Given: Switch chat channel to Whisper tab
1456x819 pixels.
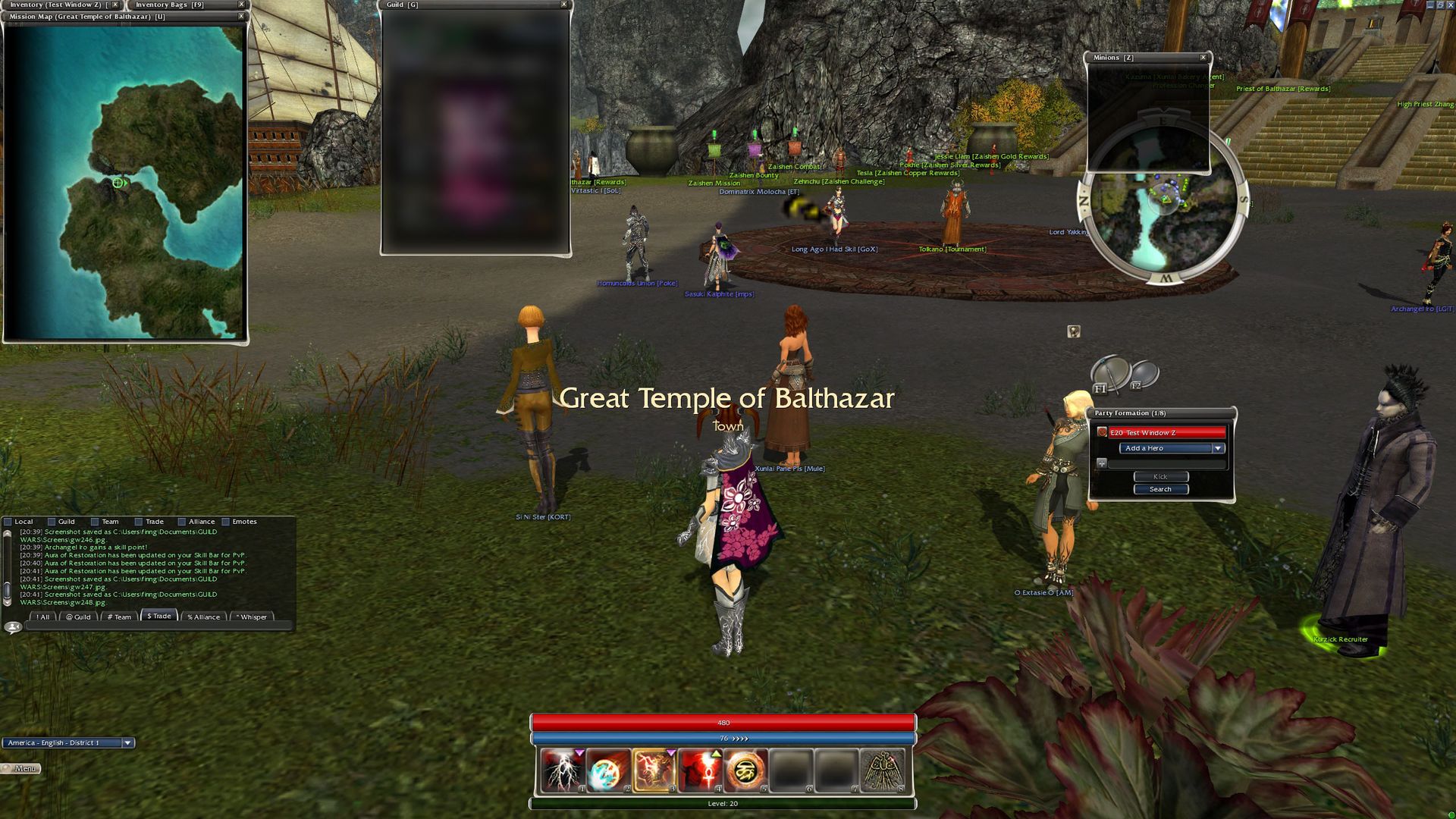Looking at the screenshot, I should [x=253, y=617].
